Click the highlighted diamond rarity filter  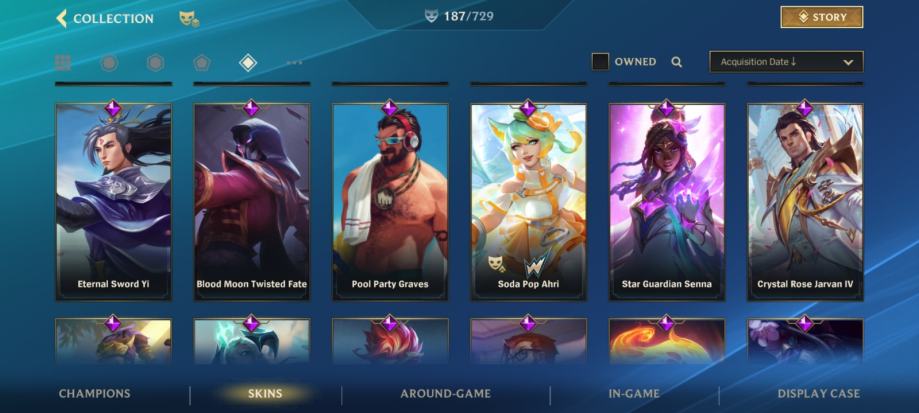pos(248,63)
